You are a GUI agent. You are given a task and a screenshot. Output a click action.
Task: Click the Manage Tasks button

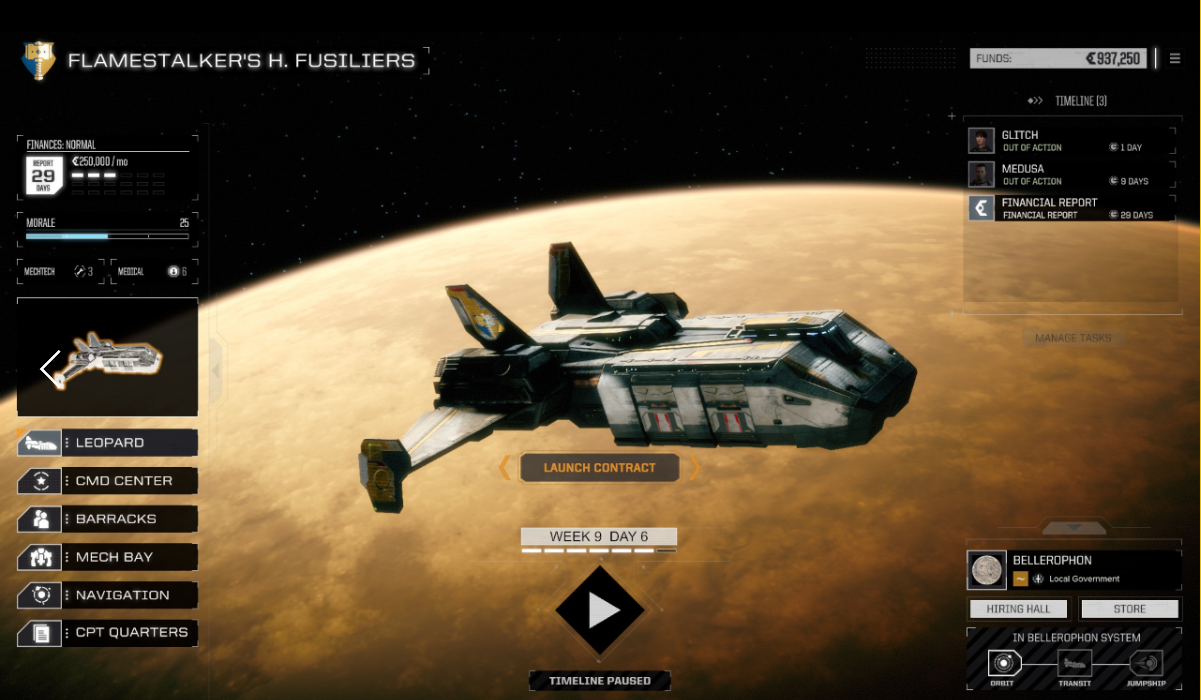(x=1073, y=338)
